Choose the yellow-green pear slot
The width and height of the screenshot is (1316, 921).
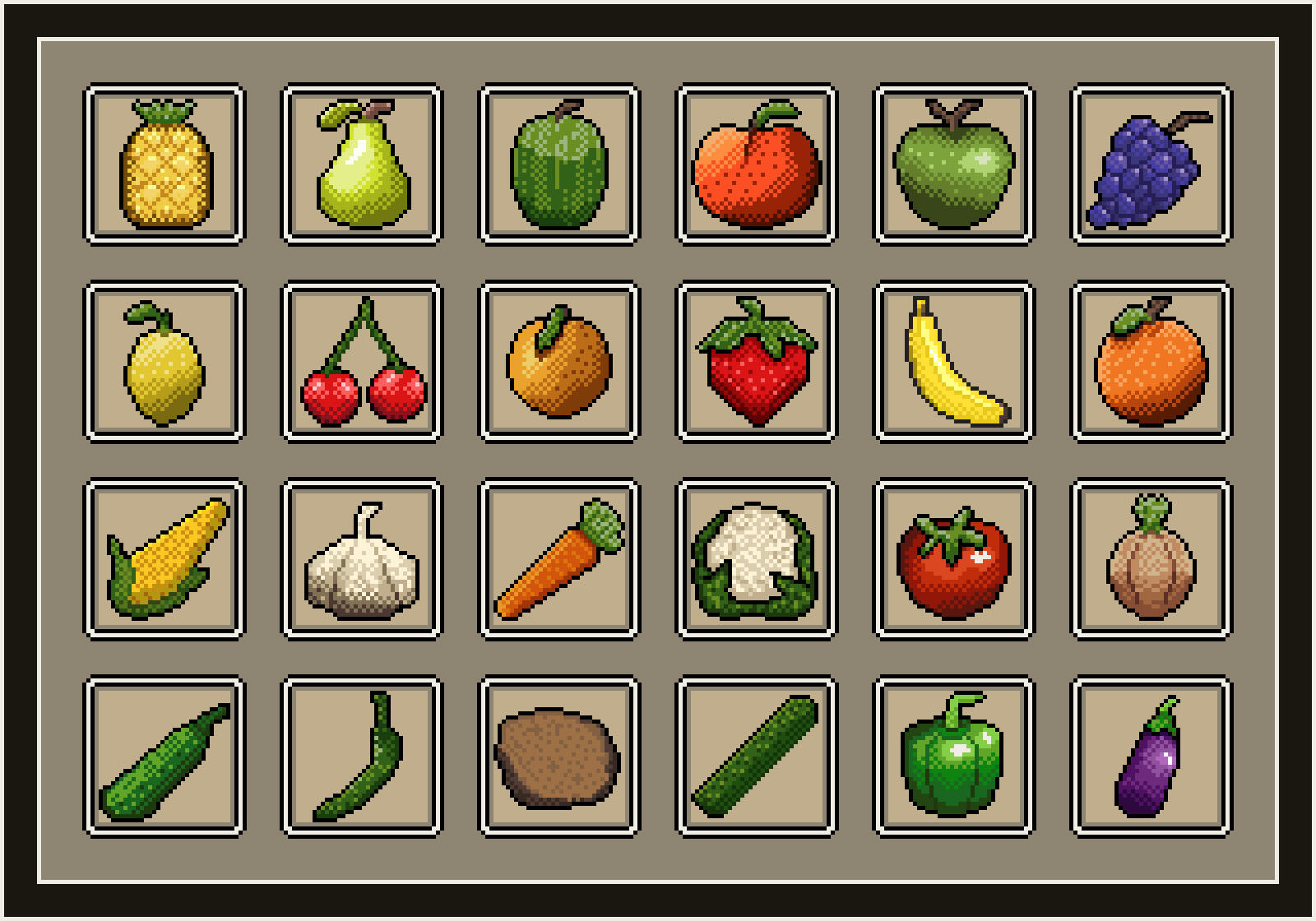[362, 164]
